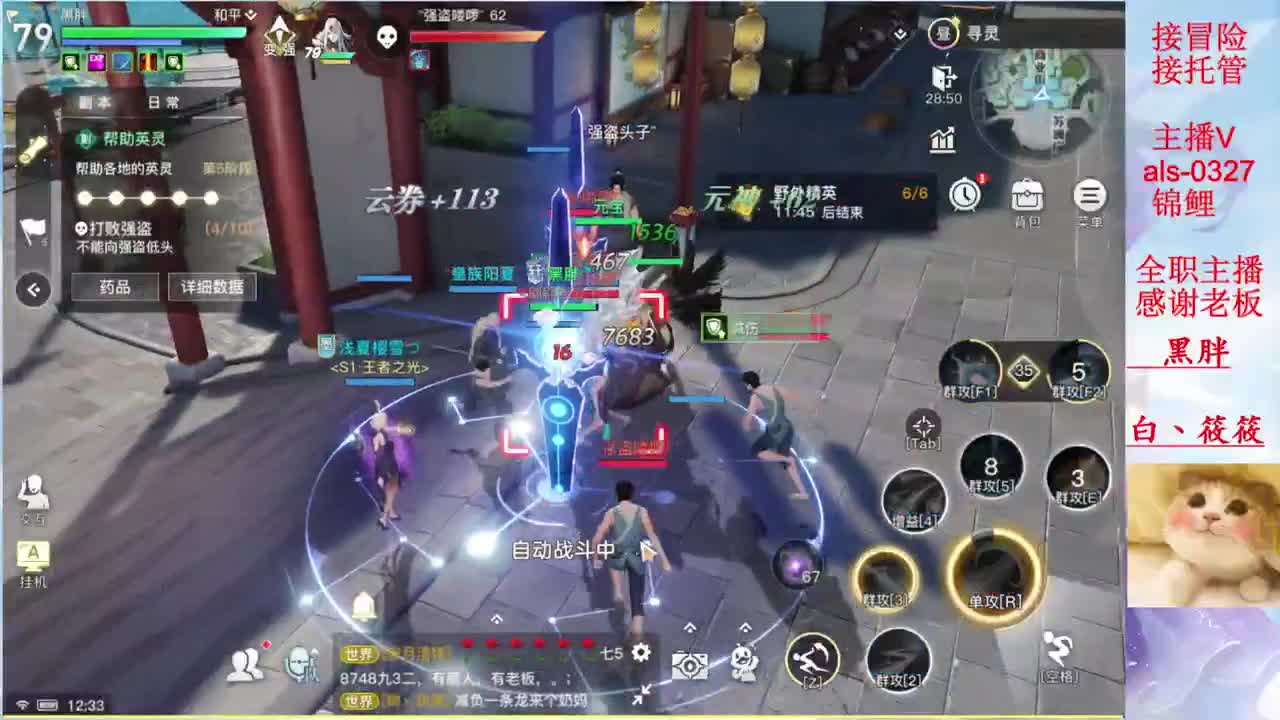Tap the dodge [Z] skill icon
The height and width of the screenshot is (720, 1280).
pyautogui.click(x=812, y=660)
